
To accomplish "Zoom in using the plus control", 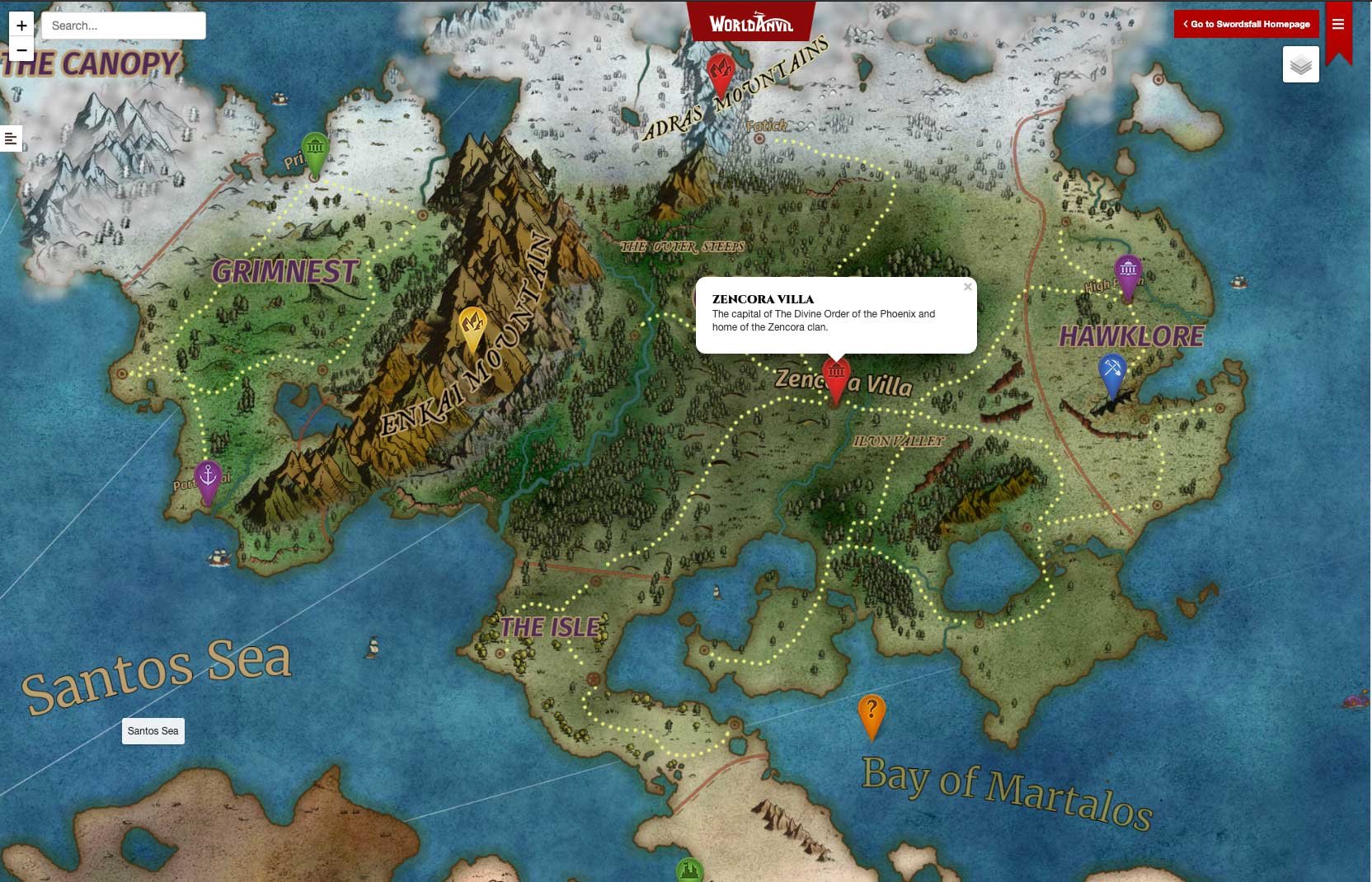I will click(x=21, y=25).
